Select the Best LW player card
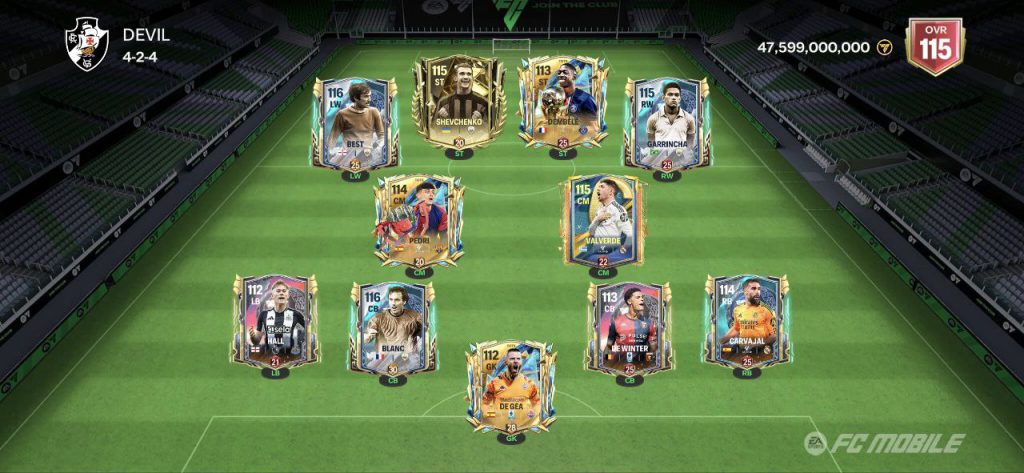The height and width of the screenshot is (473, 1024). (358, 125)
